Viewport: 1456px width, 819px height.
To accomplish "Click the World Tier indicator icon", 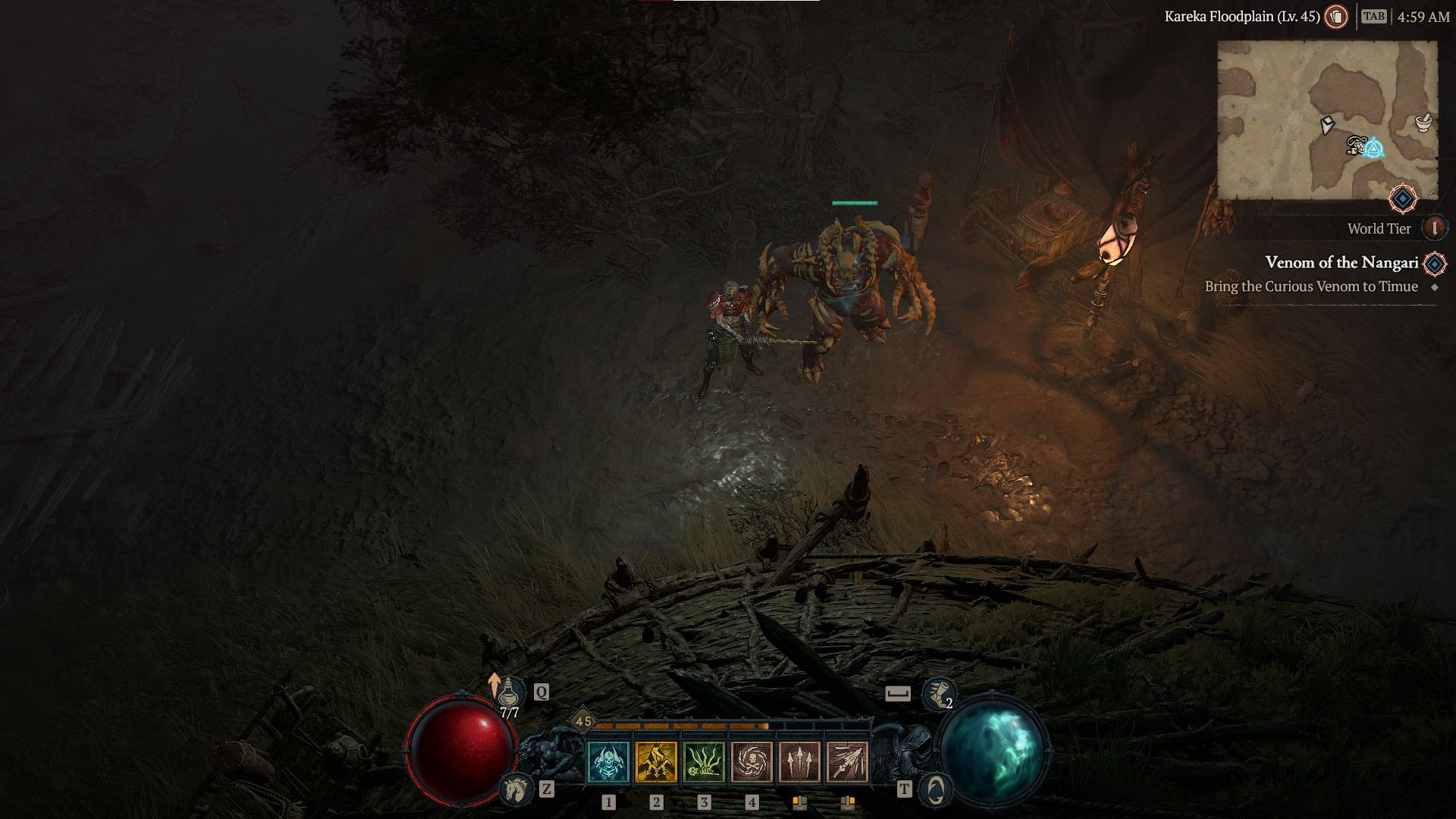I will point(1434,228).
